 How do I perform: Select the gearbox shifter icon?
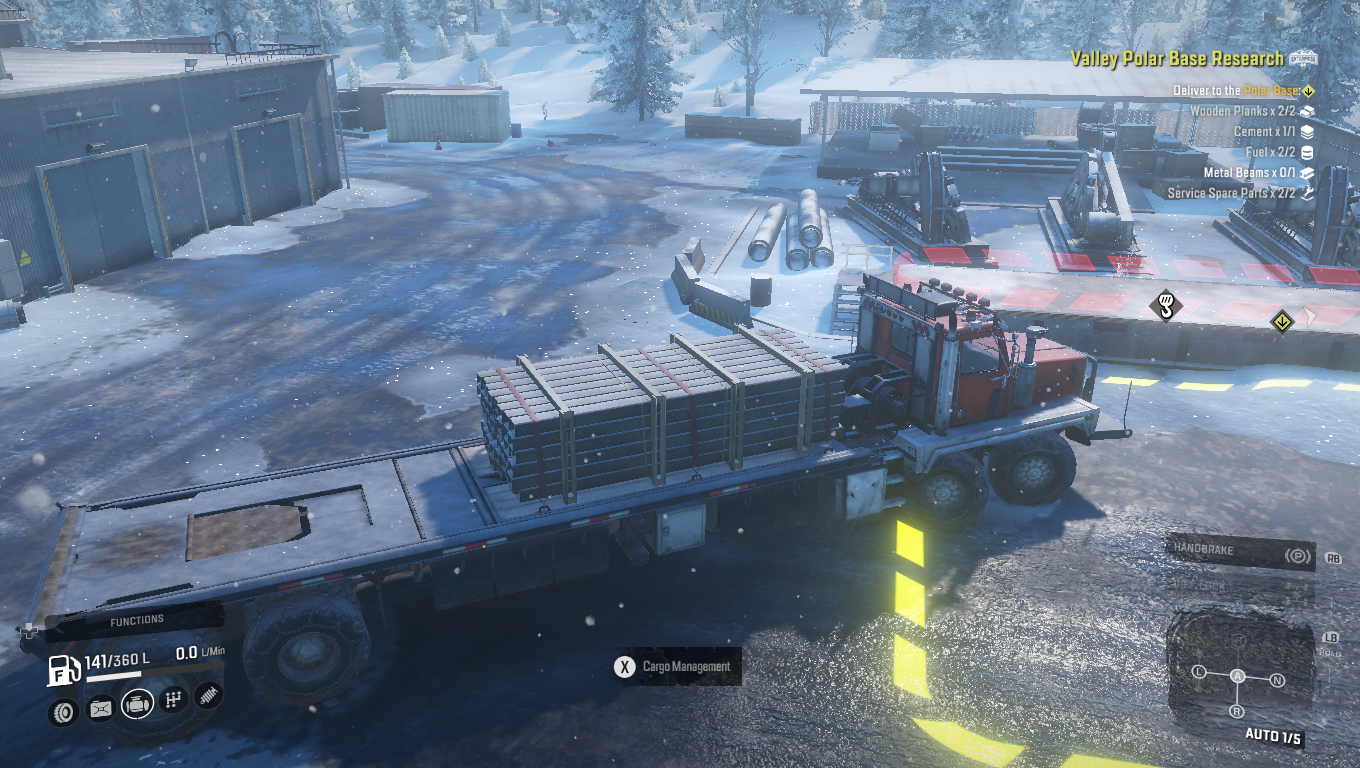(174, 699)
